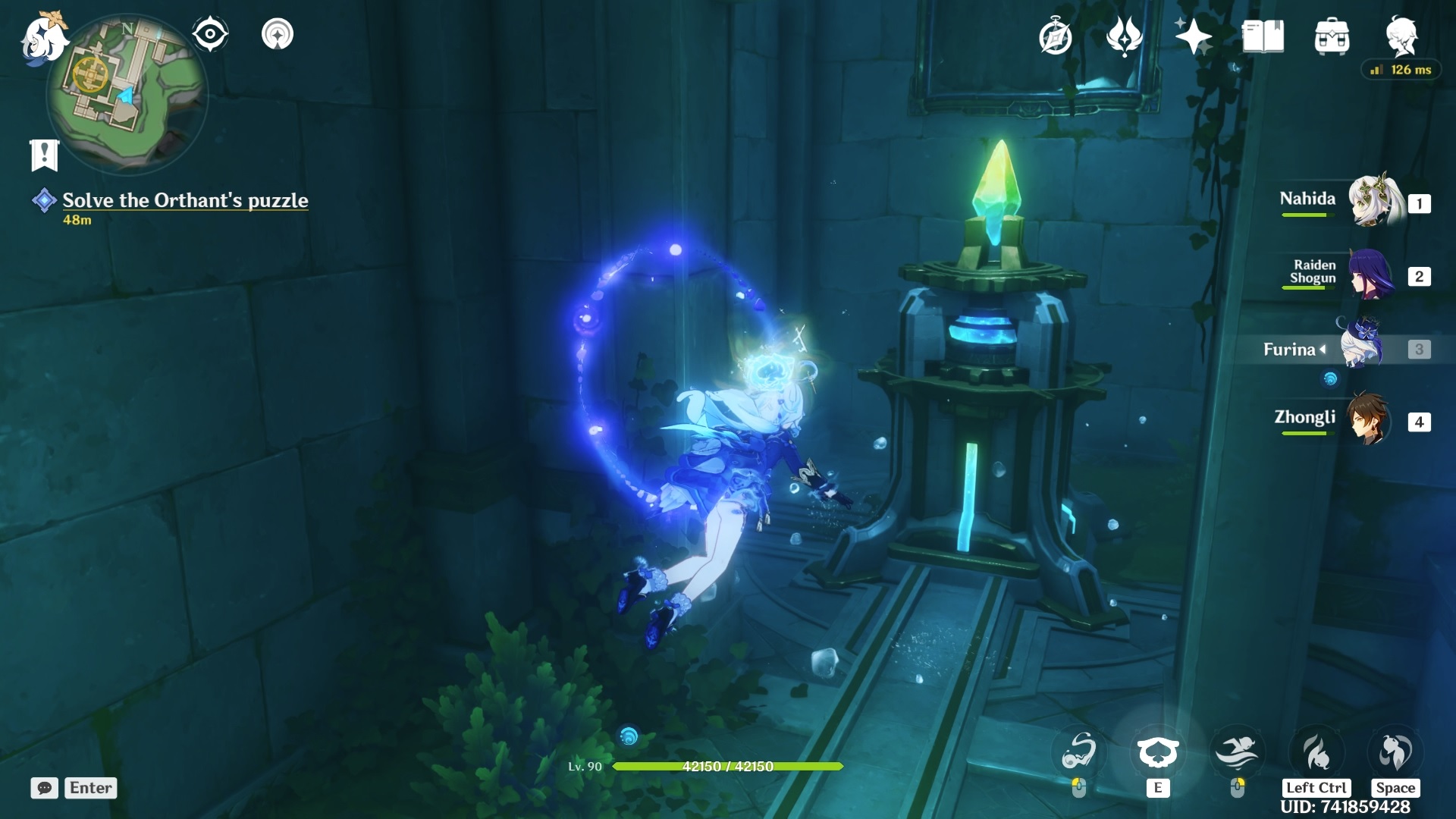The height and width of the screenshot is (819, 1456).
Task: Open the quest log exclamation banner
Action: (x=44, y=155)
